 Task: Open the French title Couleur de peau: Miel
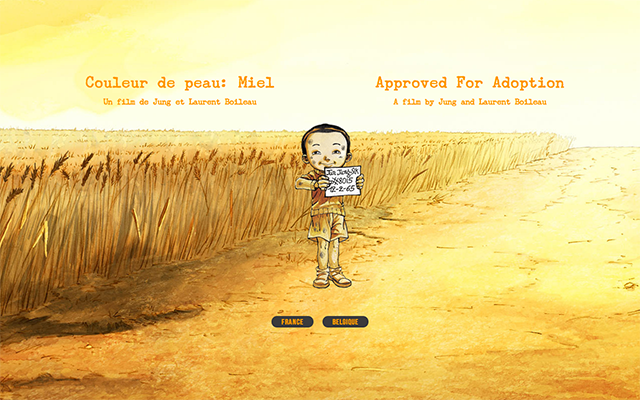179,83
